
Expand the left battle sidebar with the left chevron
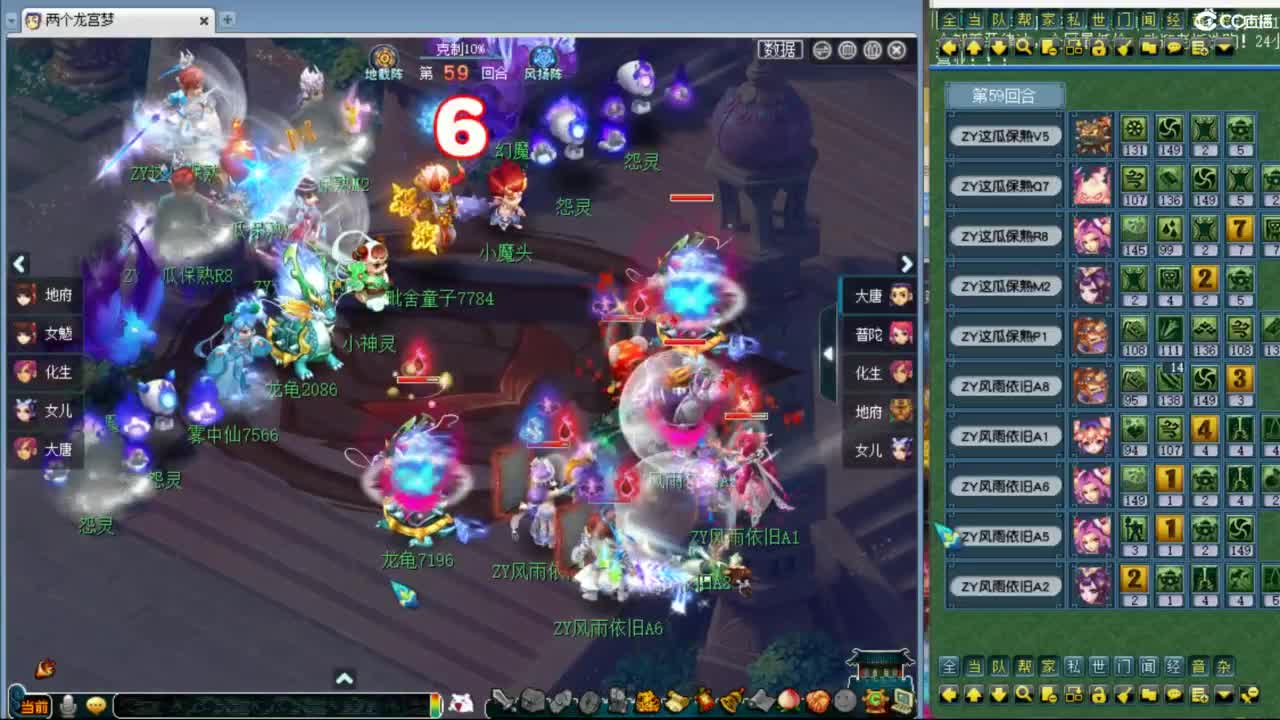(20, 264)
